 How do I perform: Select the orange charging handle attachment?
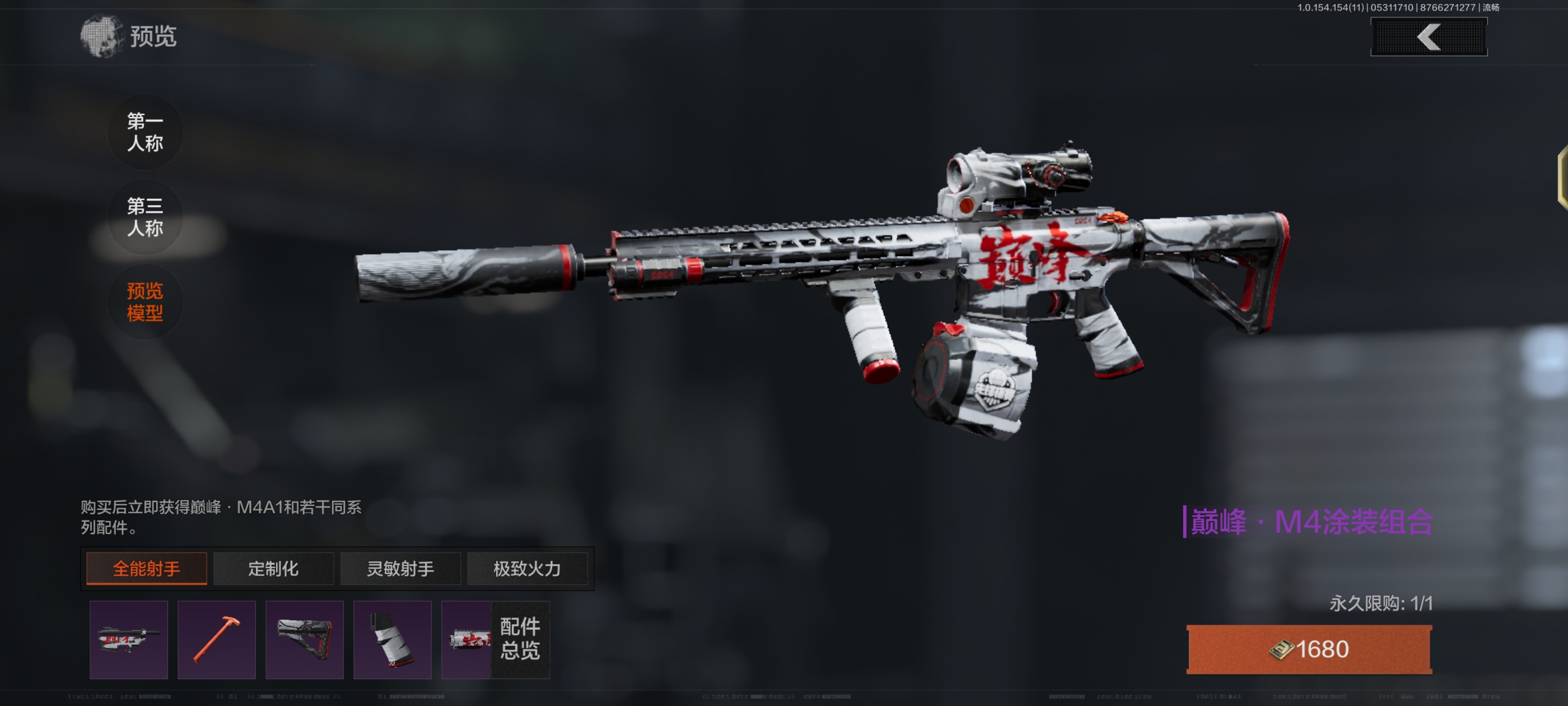coord(216,640)
